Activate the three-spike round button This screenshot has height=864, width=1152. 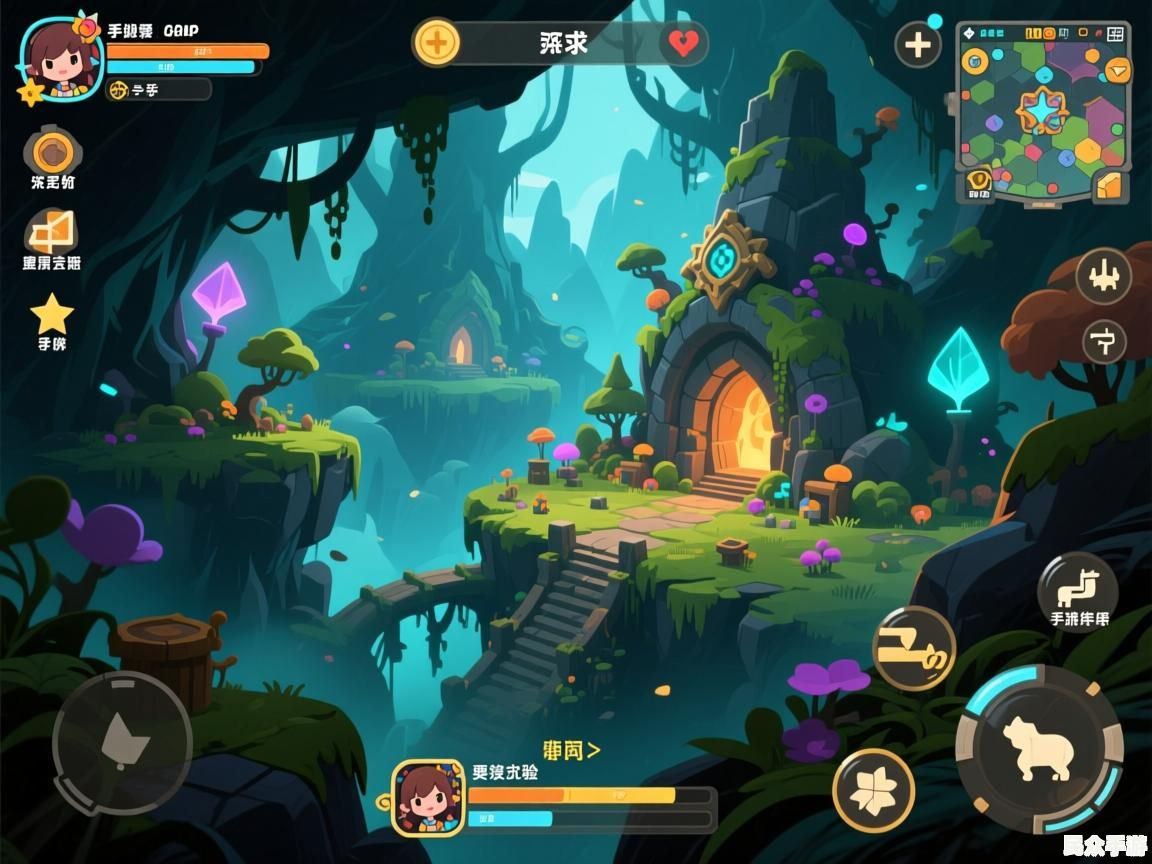tap(1103, 276)
